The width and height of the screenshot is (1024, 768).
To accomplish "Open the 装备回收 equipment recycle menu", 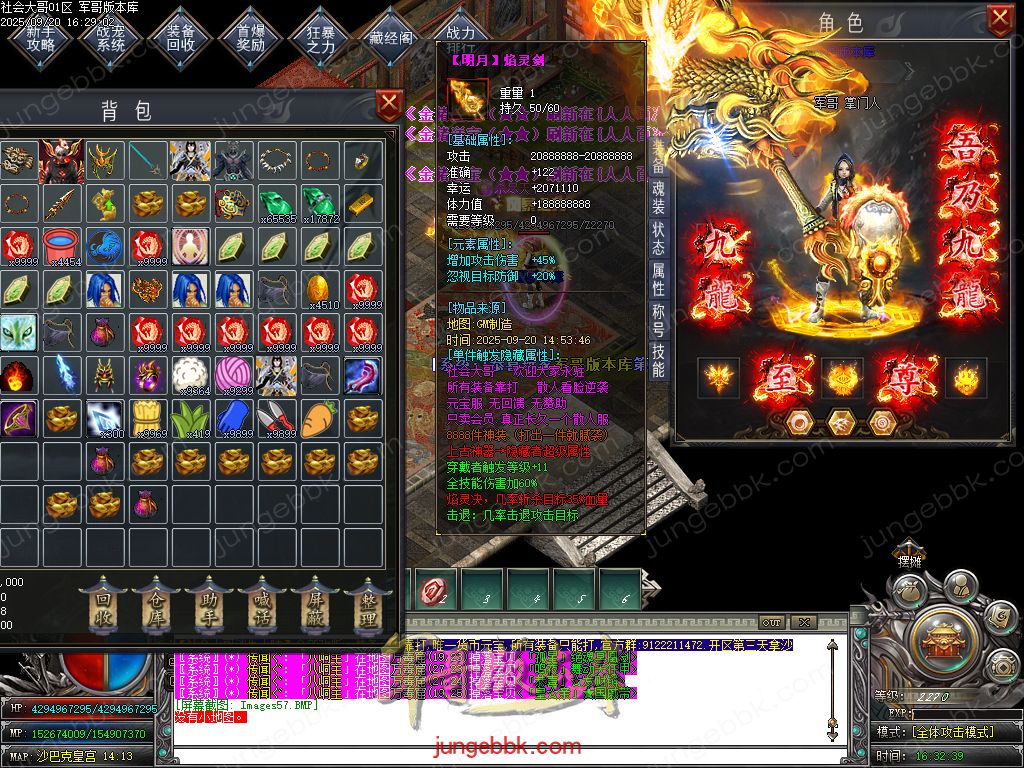I will coord(181,36).
